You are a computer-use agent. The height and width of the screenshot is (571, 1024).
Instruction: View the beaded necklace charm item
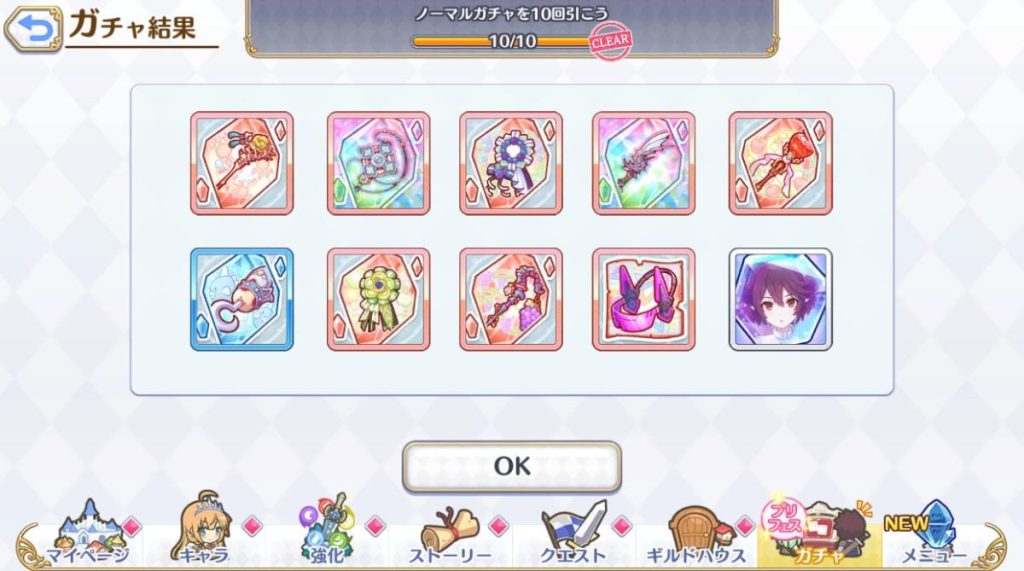(x=378, y=162)
